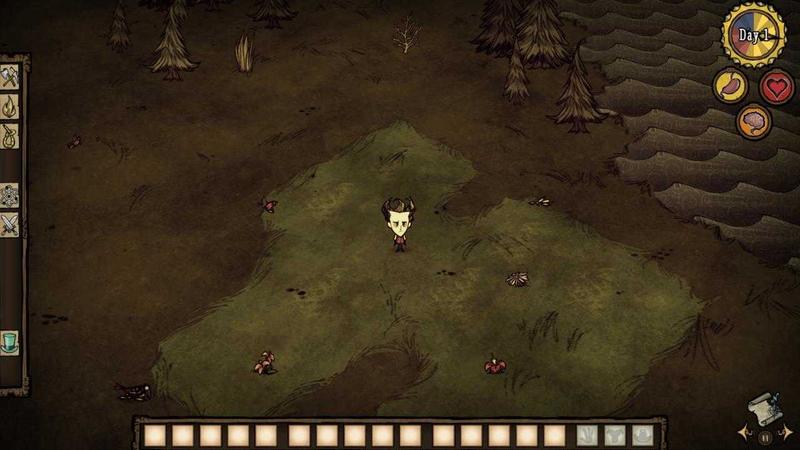
Task: Open the map scroll
Action: [764, 408]
